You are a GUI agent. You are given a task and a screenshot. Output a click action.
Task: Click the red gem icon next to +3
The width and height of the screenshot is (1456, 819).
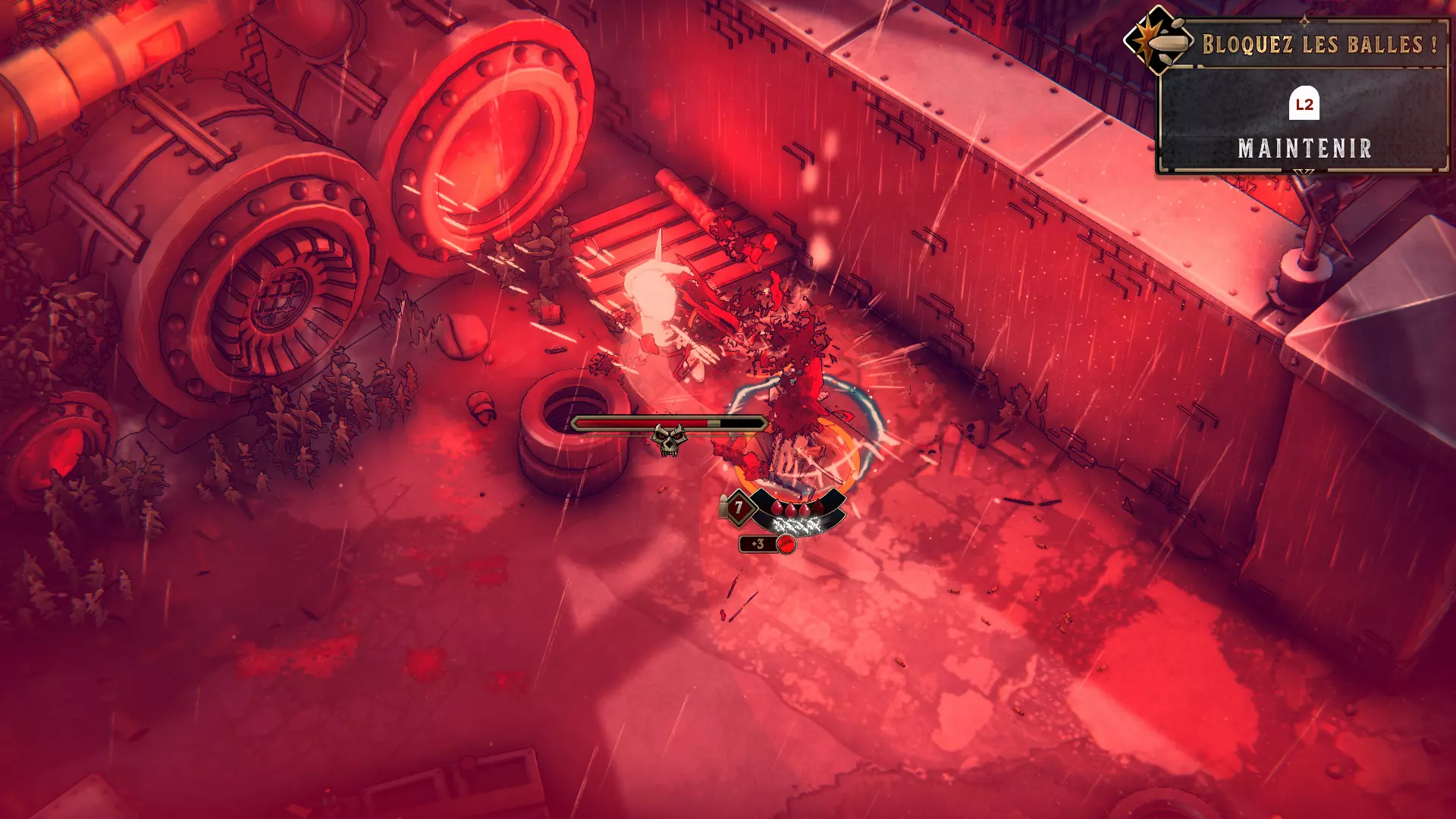pyautogui.click(x=786, y=544)
